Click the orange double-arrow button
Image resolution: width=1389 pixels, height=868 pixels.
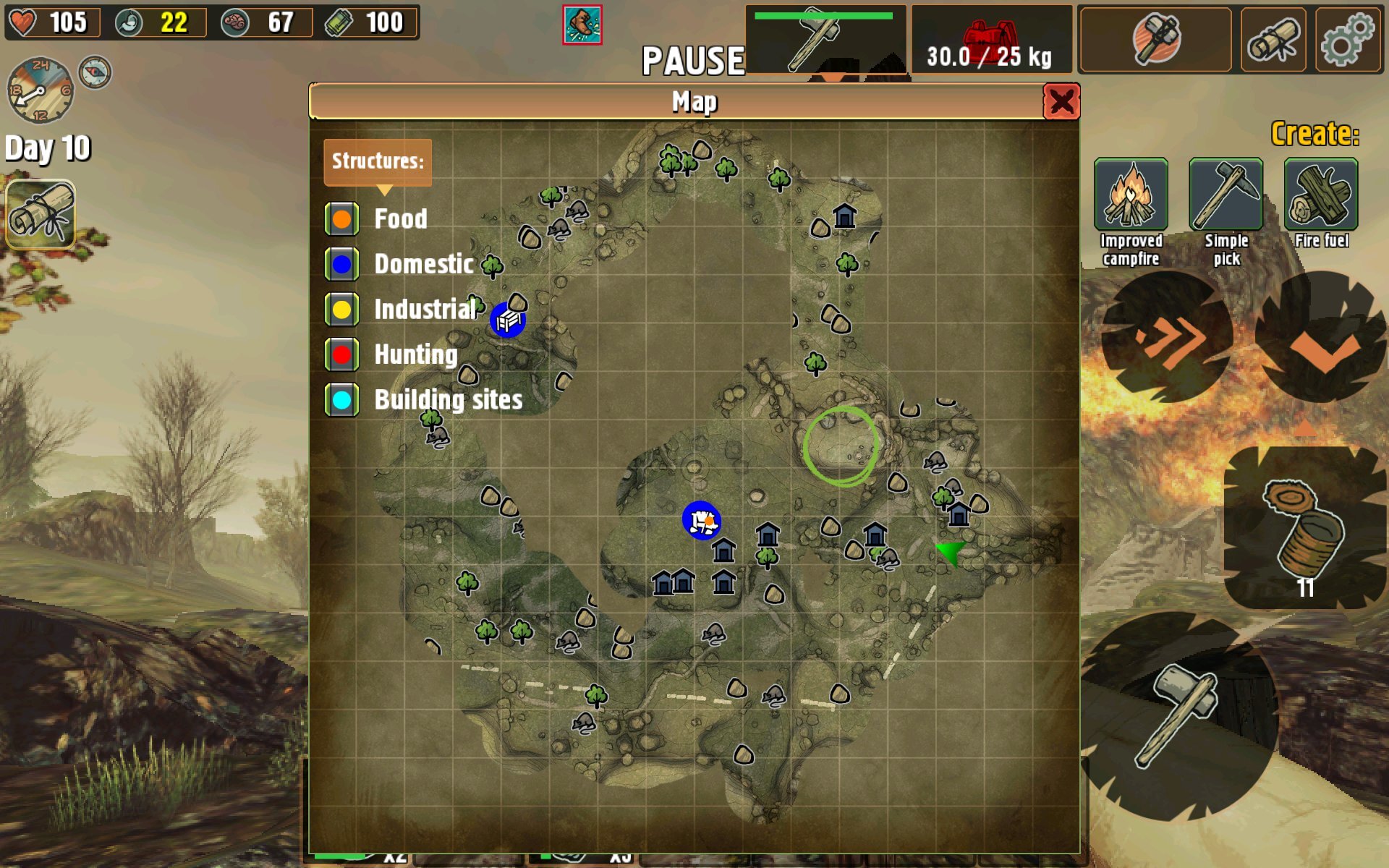1167,337
